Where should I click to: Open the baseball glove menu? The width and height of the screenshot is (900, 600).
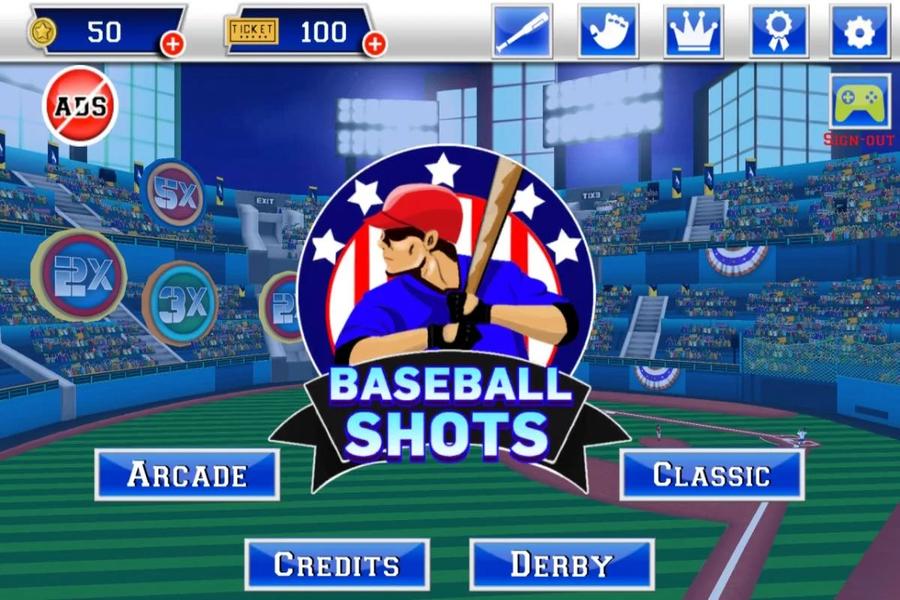(608, 31)
